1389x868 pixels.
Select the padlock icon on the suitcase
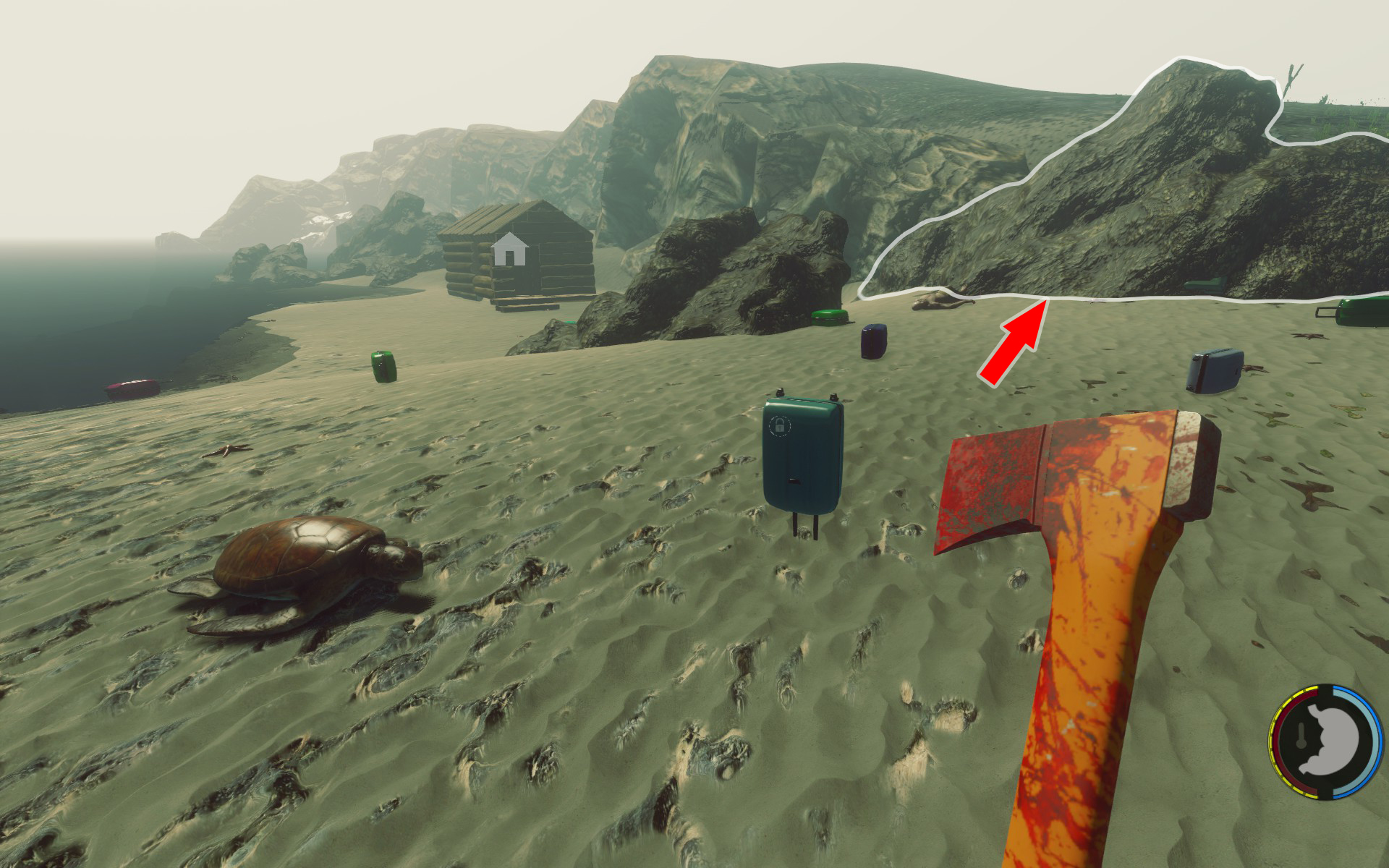780,425
